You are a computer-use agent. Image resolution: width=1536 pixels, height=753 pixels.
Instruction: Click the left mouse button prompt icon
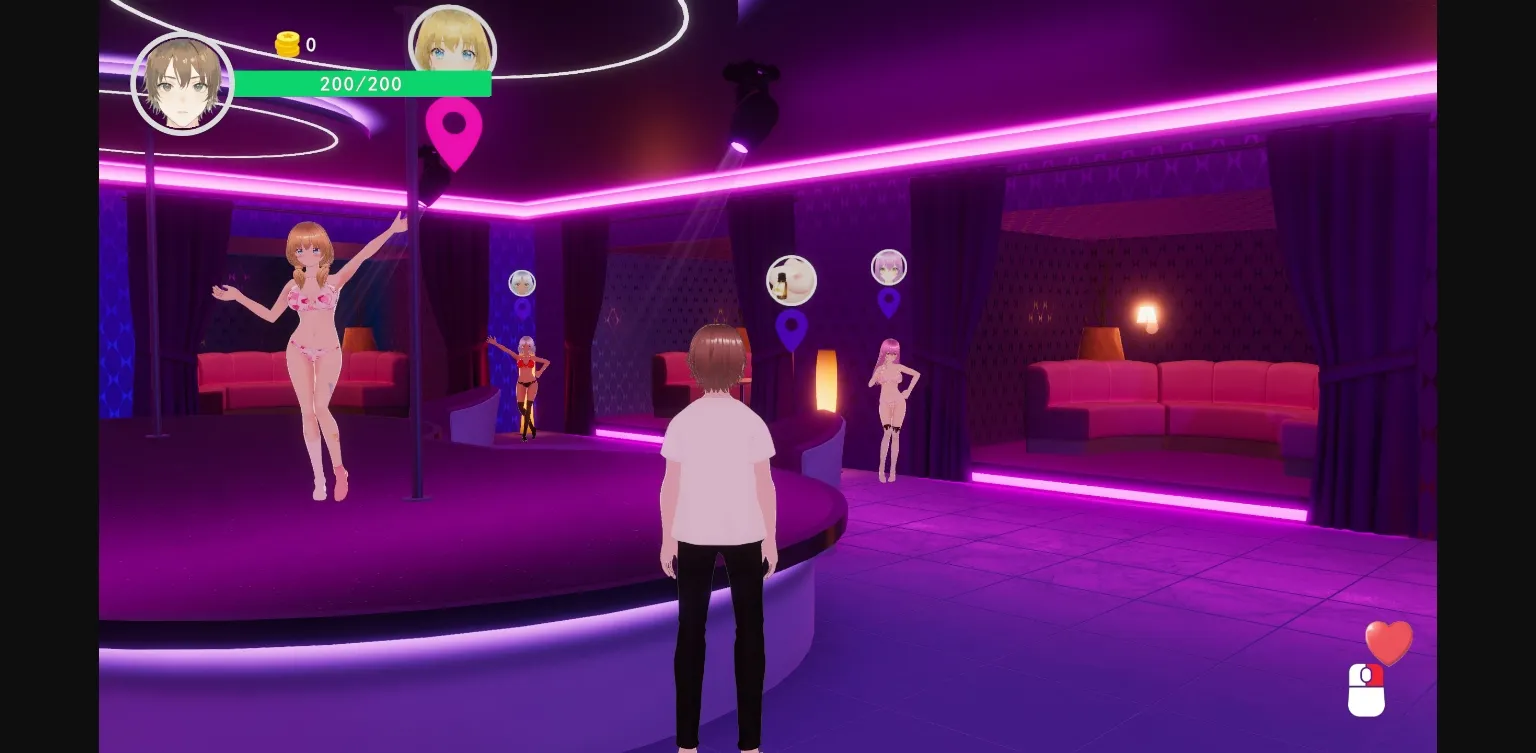[x=1368, y=691]
